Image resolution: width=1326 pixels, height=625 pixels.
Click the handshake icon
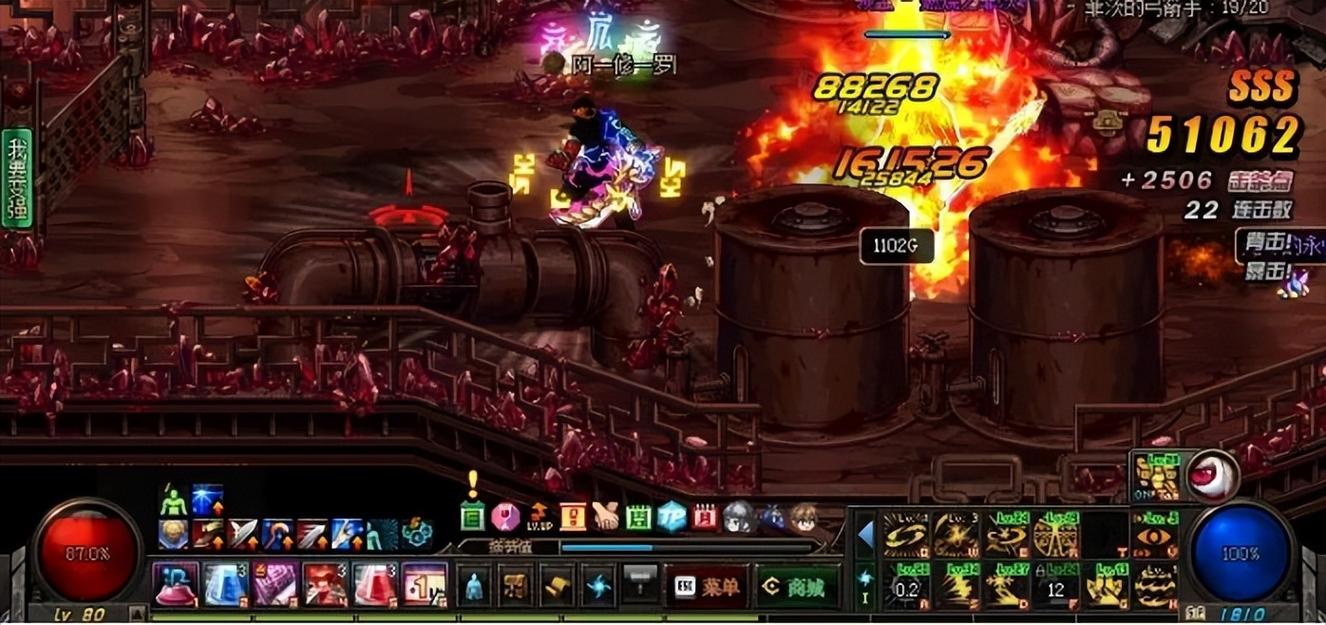pos(605,517)
